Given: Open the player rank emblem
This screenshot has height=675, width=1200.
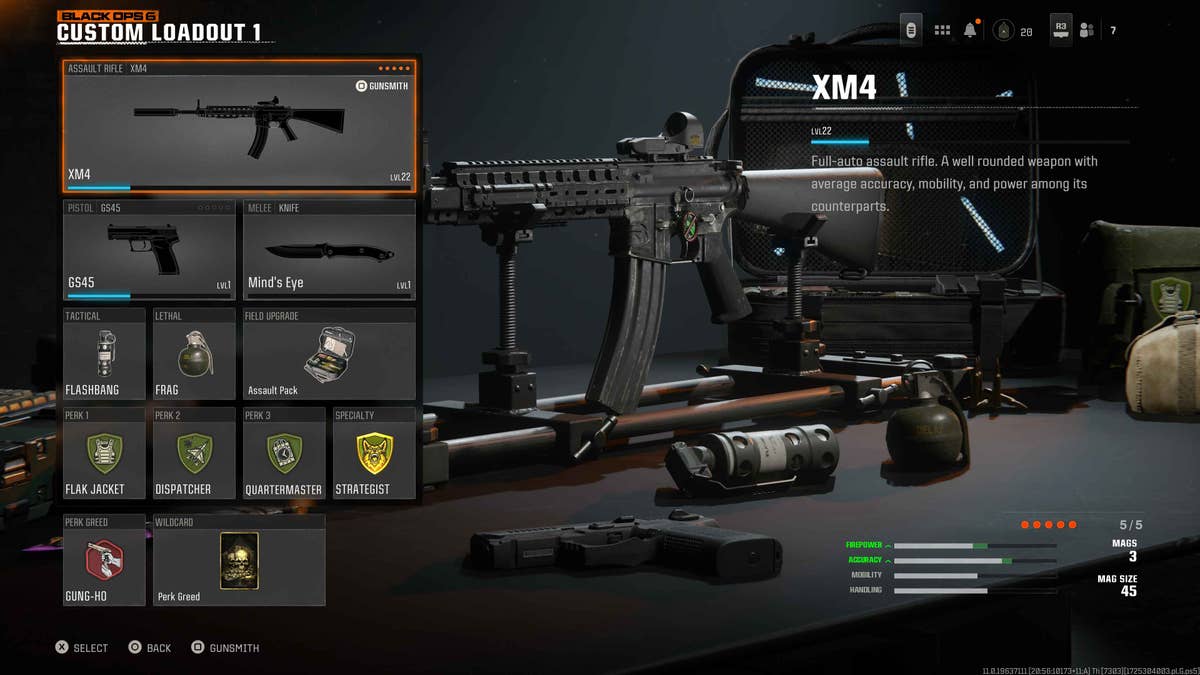Looking at the screenshot, I should 1003,31.
